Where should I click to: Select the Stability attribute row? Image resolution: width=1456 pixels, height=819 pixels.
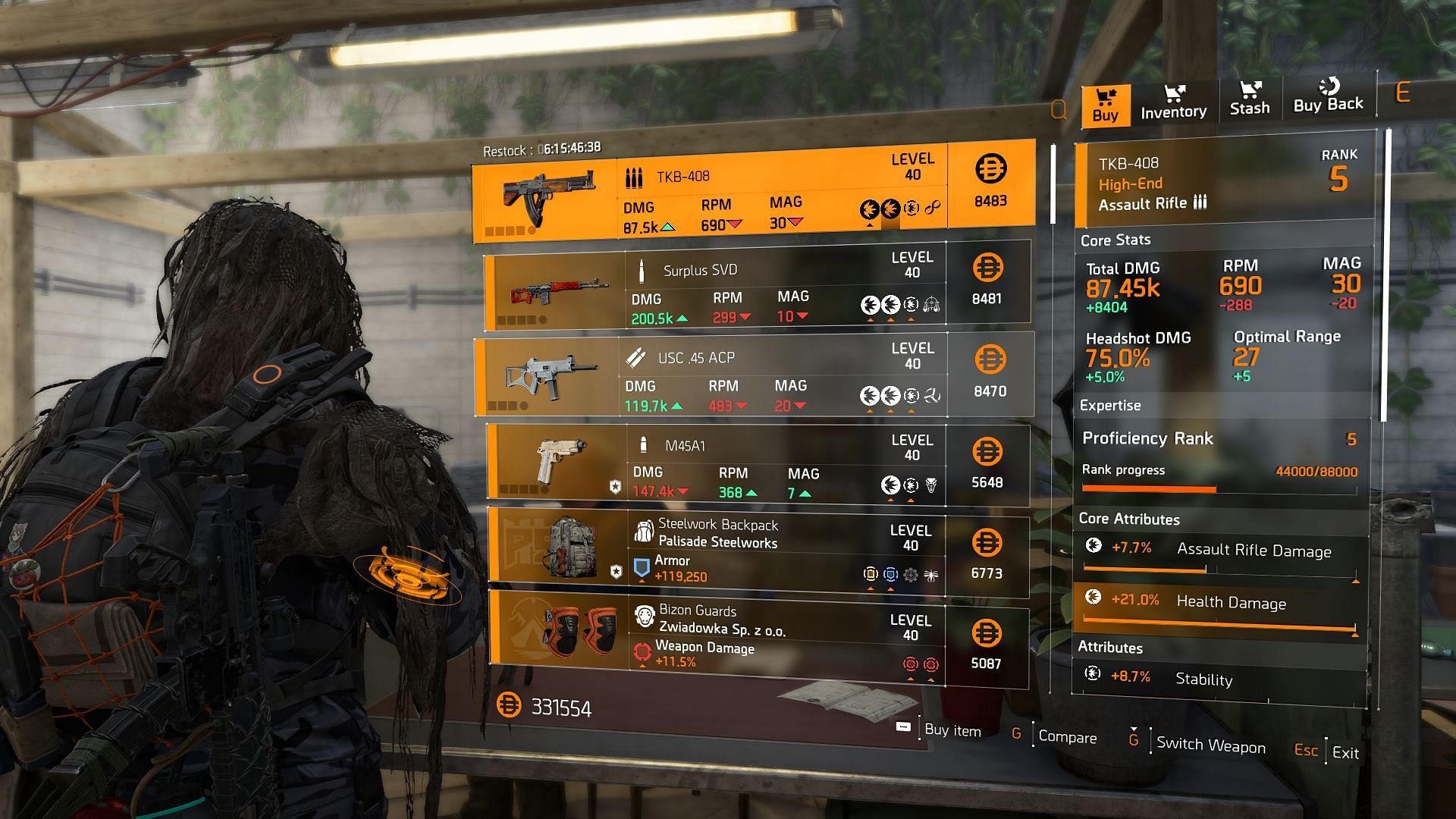click(1219, 678)
